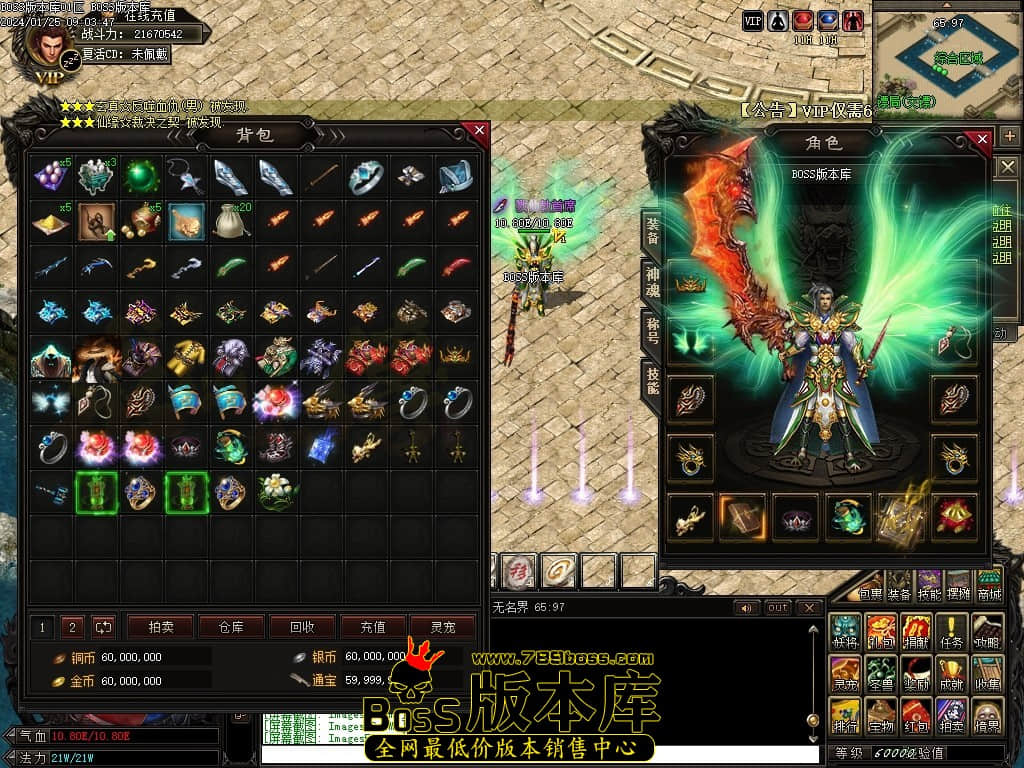Click the 充值 recharge button in the bag
The height and width of the screenshot is (768, 1024).
pyautogui.click(x=373, y=627)
